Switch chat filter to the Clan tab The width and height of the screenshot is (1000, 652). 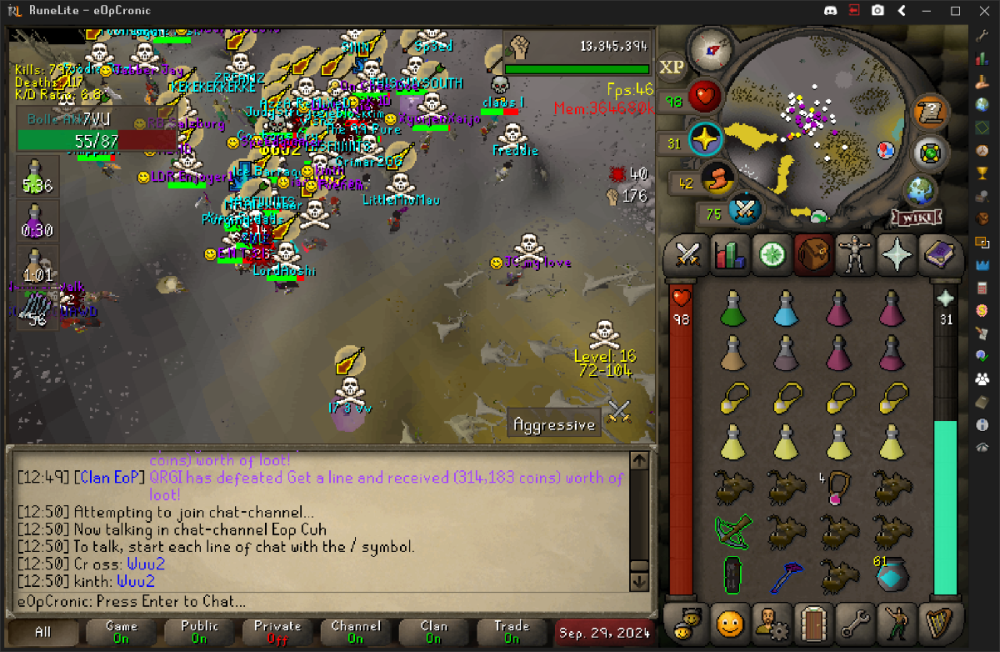click(434, 632)
